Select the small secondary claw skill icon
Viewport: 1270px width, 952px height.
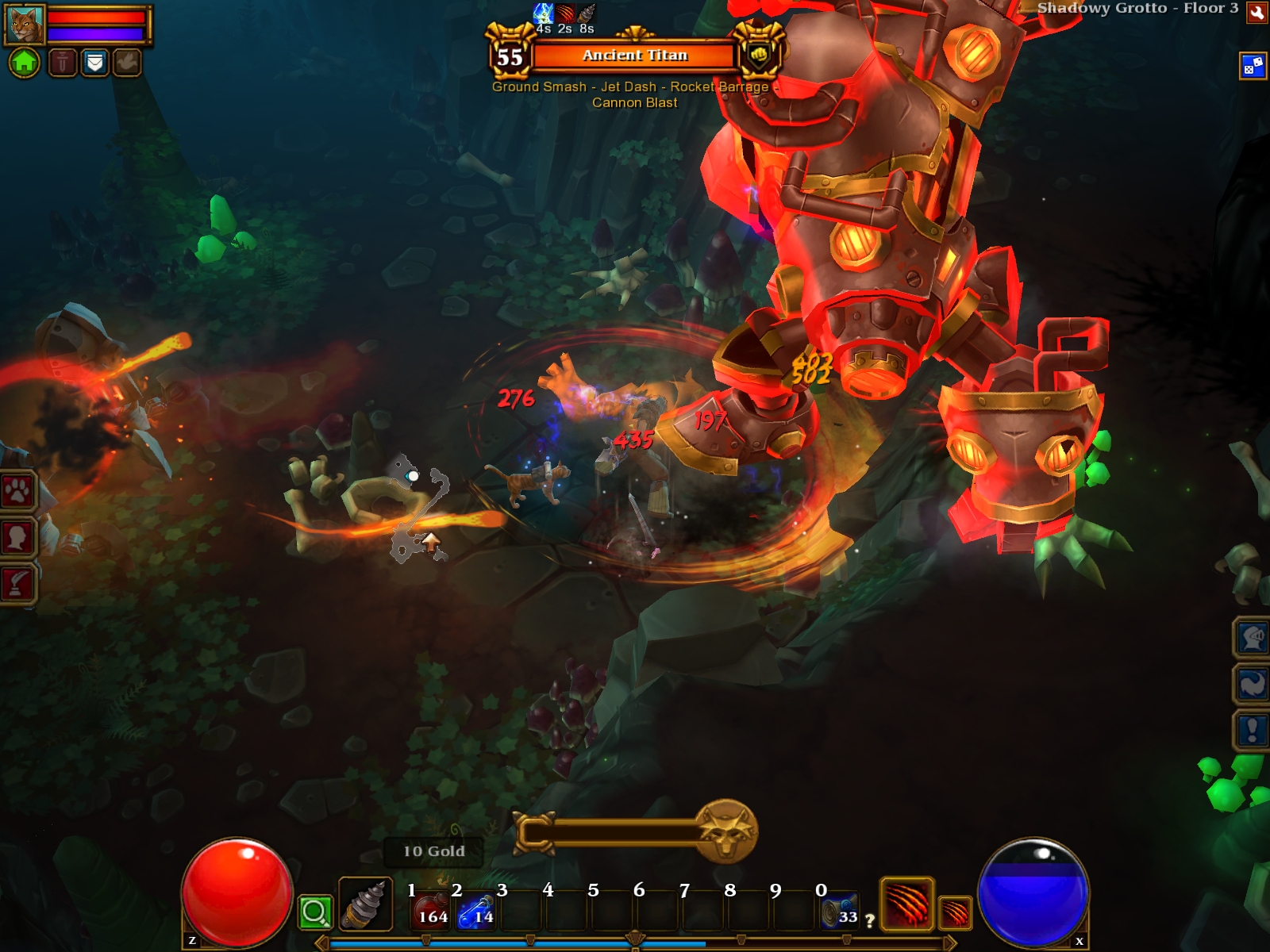point(955,912)
